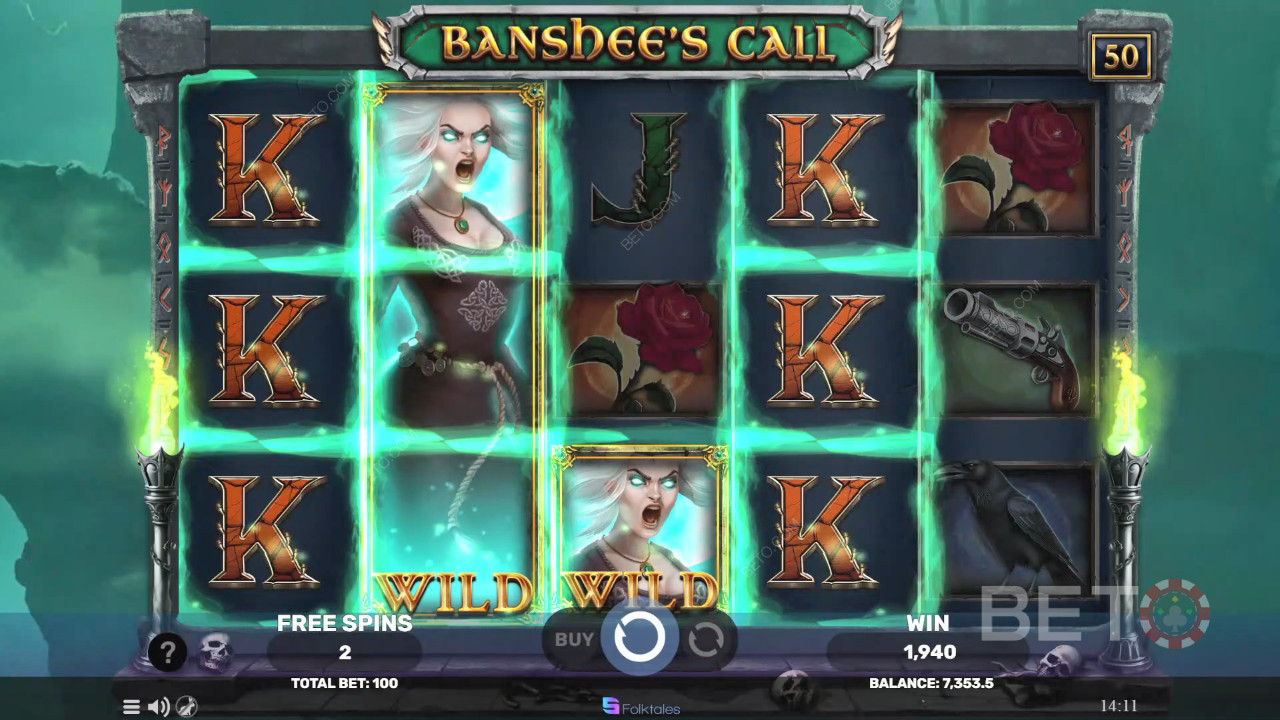Image resolution: width=1280 pixels, height=720 pixels.
Task: Open the hamburger menu
Action: point(131,707)
